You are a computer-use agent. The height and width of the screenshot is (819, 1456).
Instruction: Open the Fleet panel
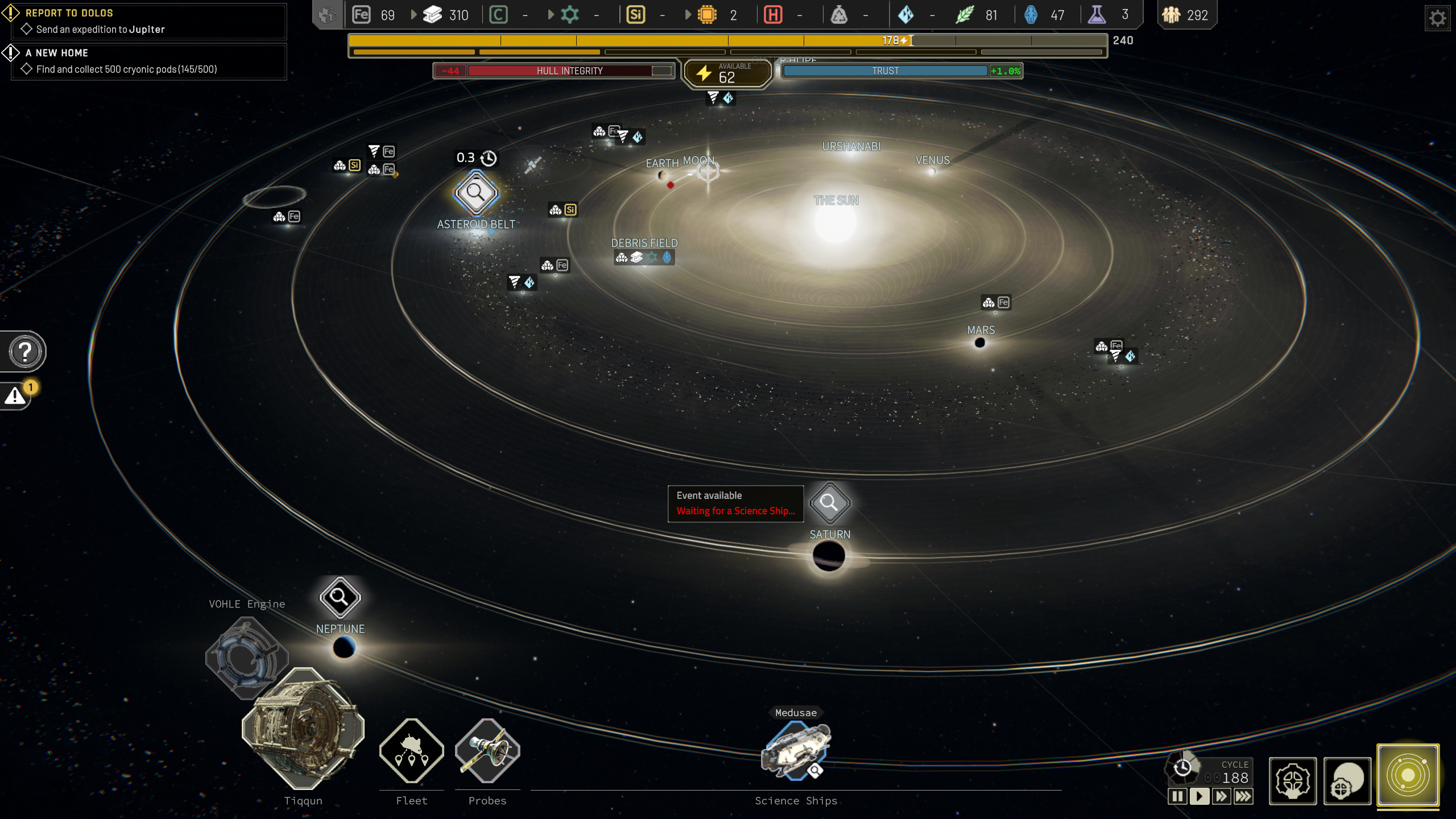[412, 751]
